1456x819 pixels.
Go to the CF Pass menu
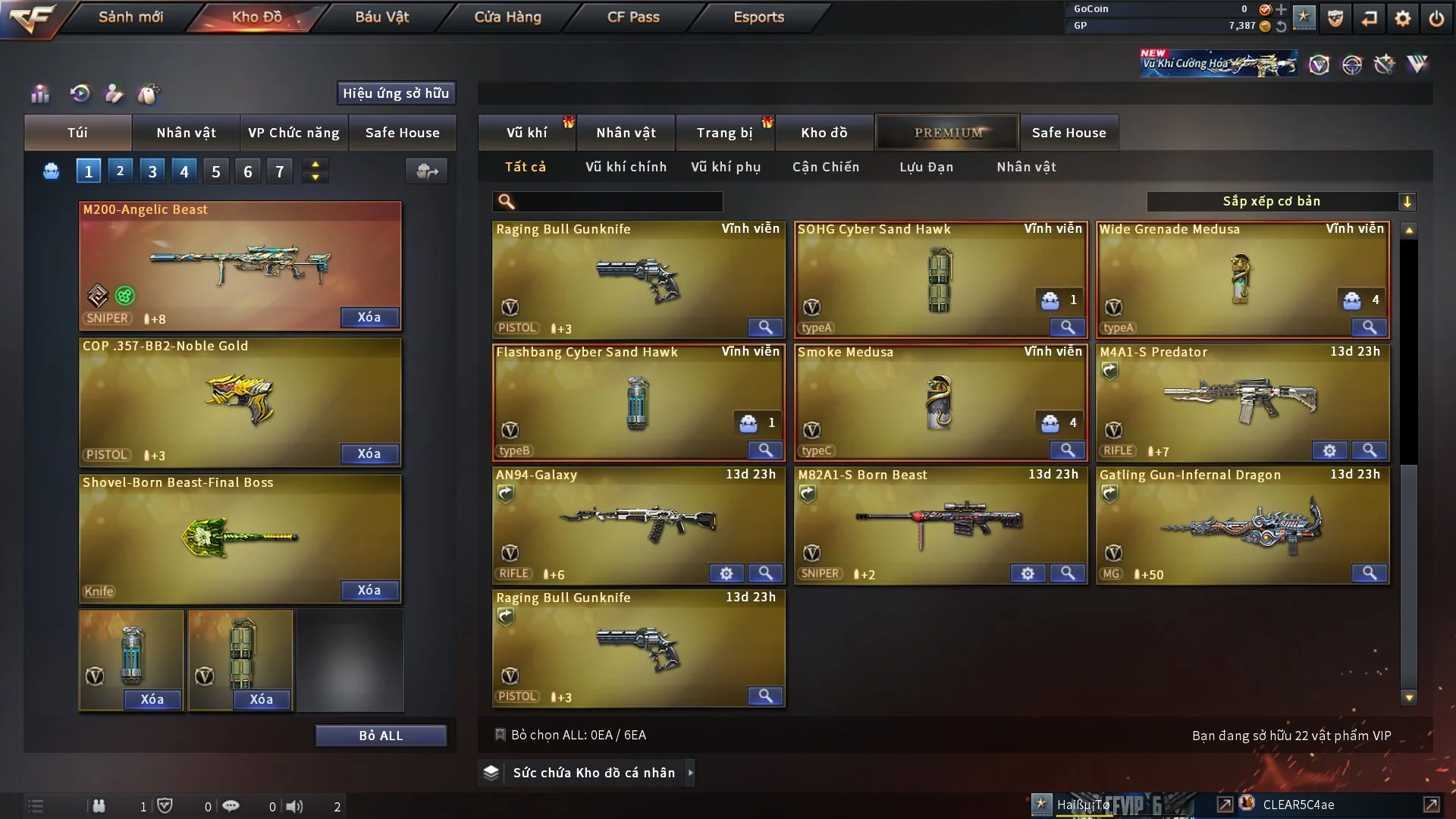point(633,17)
